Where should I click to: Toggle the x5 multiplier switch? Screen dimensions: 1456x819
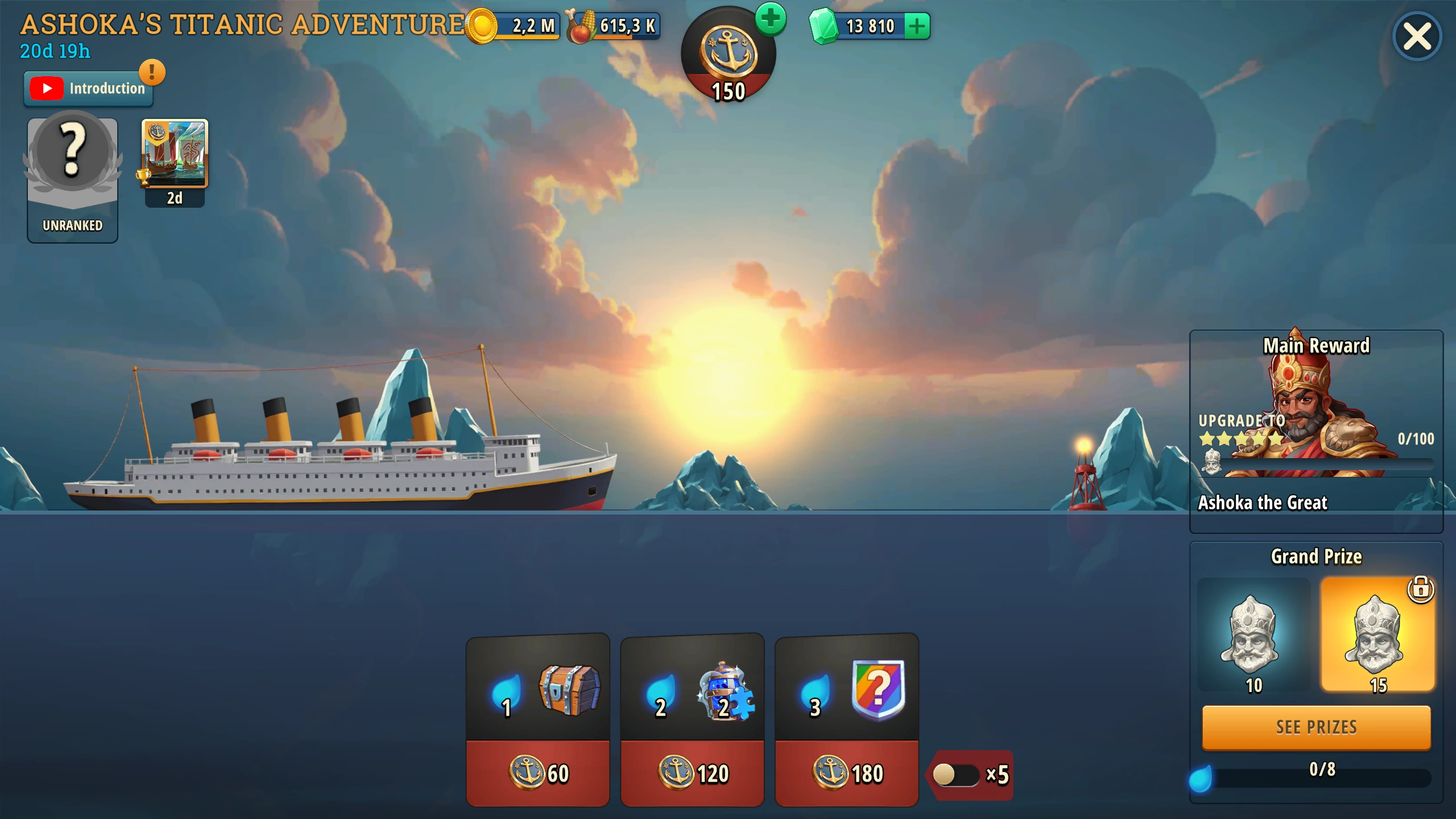956,775
